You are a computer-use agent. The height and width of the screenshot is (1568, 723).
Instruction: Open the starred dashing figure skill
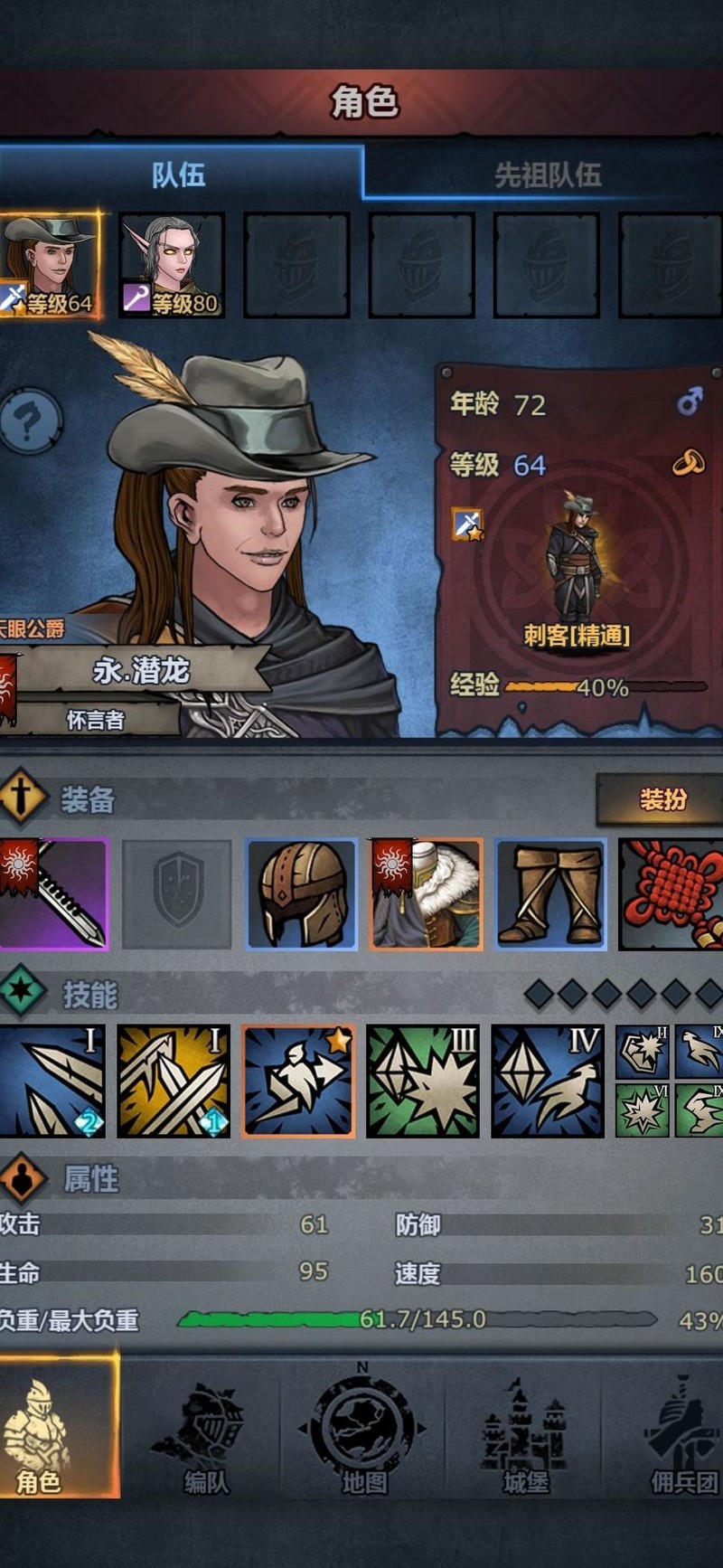(x=298, y=1081)
